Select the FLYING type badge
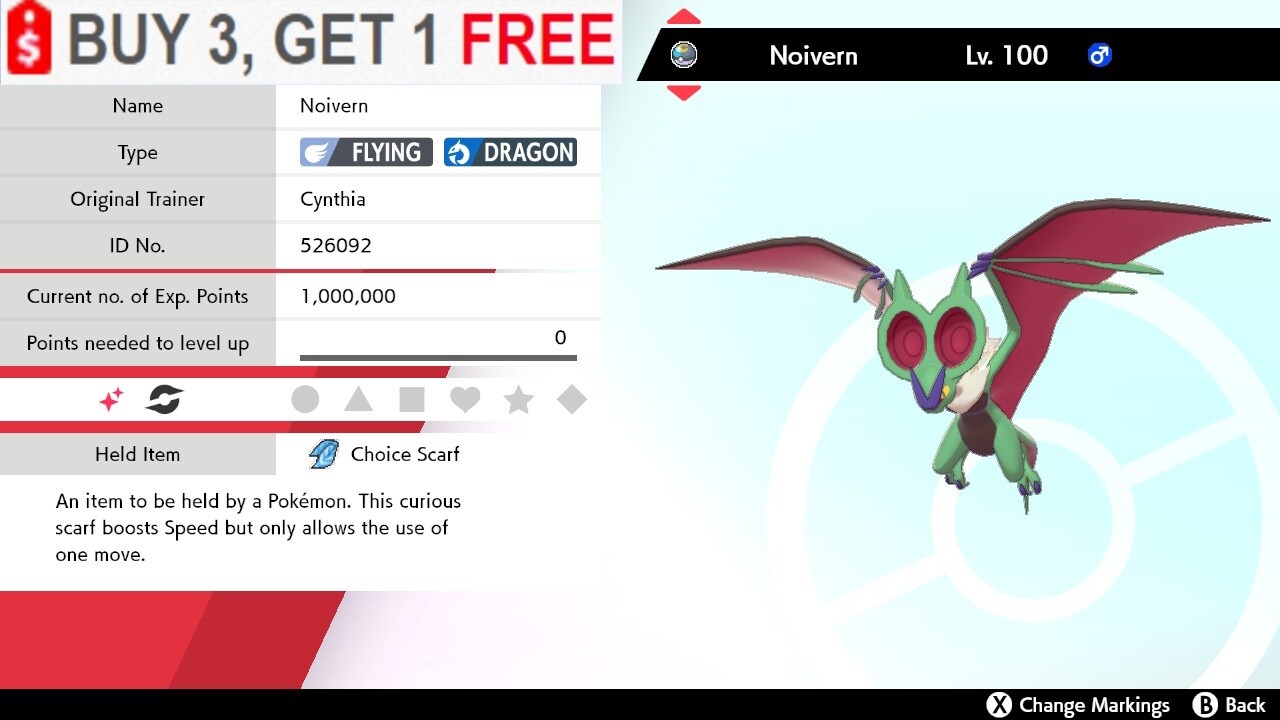 coord(365,152)
